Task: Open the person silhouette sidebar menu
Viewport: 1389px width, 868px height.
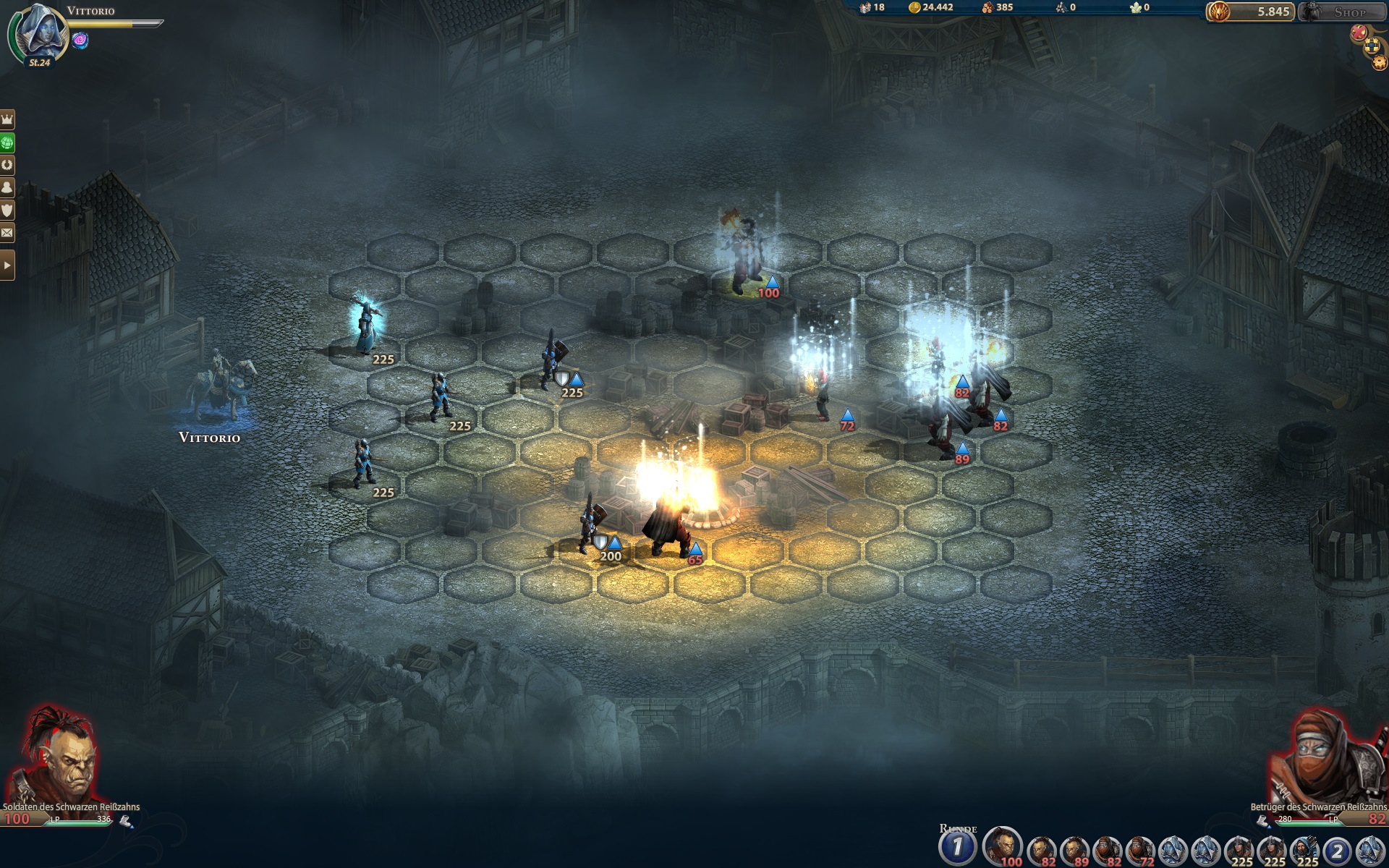Action: click(7, 188)
